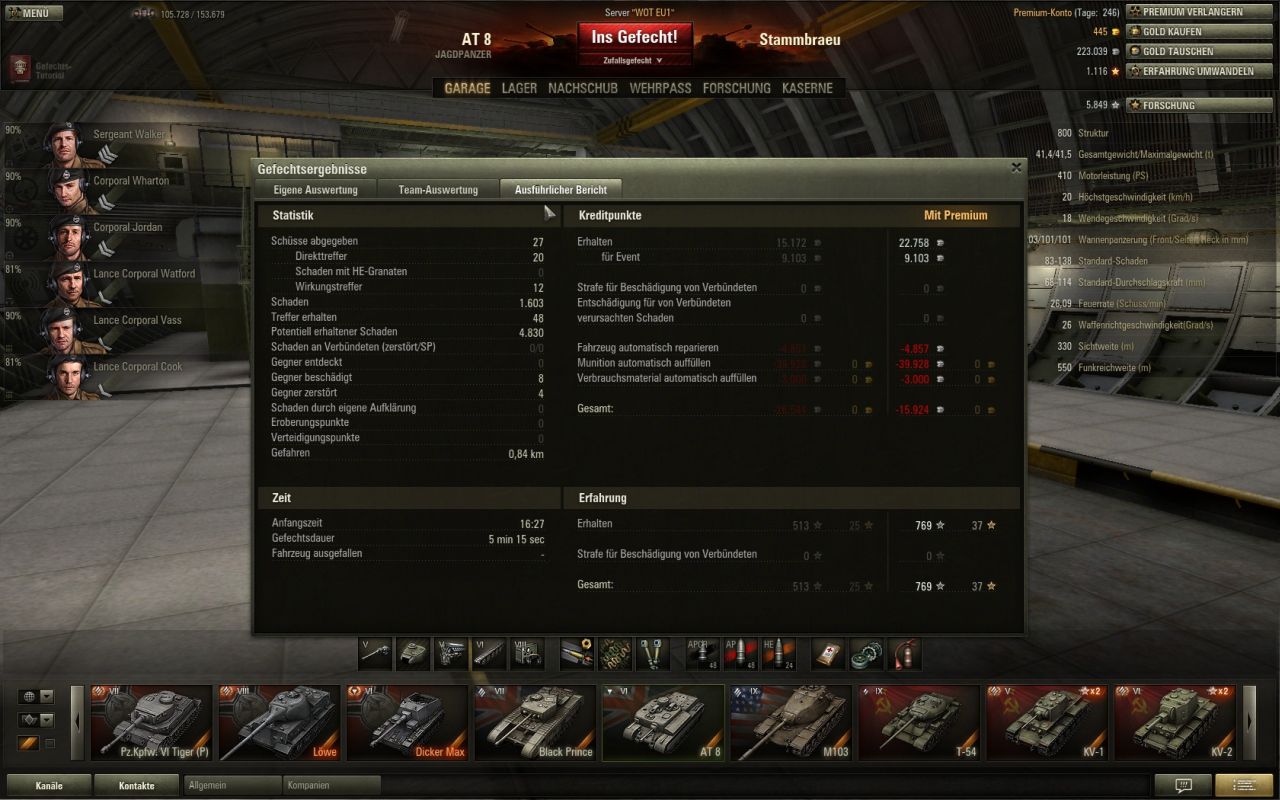The image size is (1280, 800).
Task: Show the Kaserne section
Action: [807, 88]
